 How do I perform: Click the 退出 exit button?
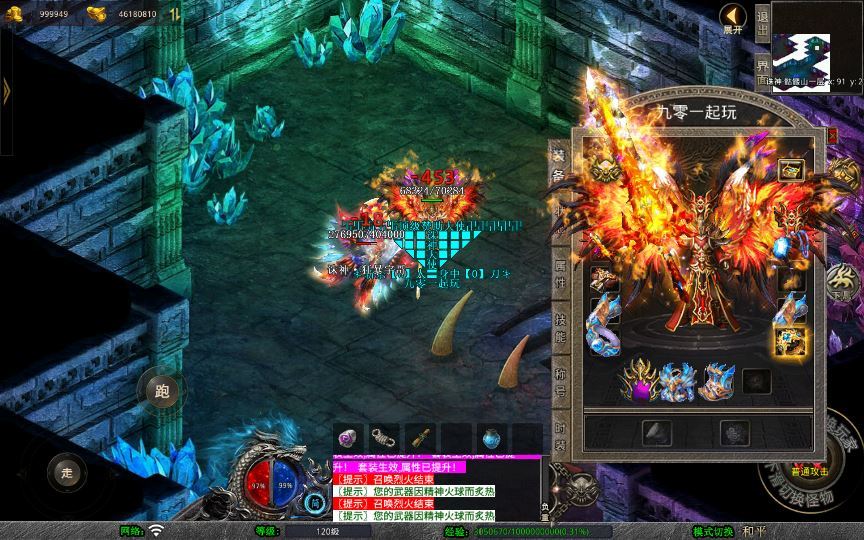point(762,20)
